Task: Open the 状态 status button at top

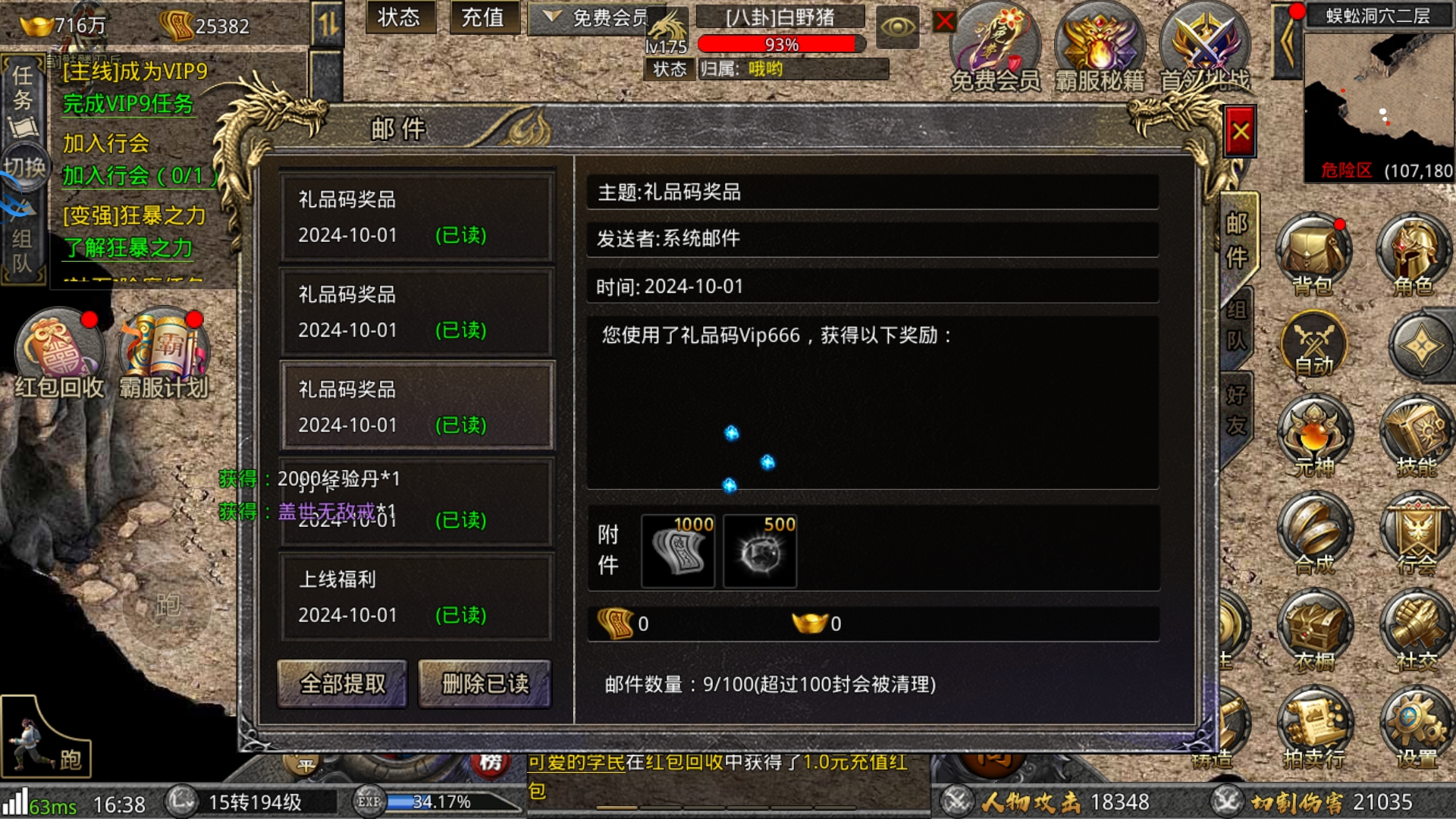Action: pyautogui.click(x=399, y=17)
